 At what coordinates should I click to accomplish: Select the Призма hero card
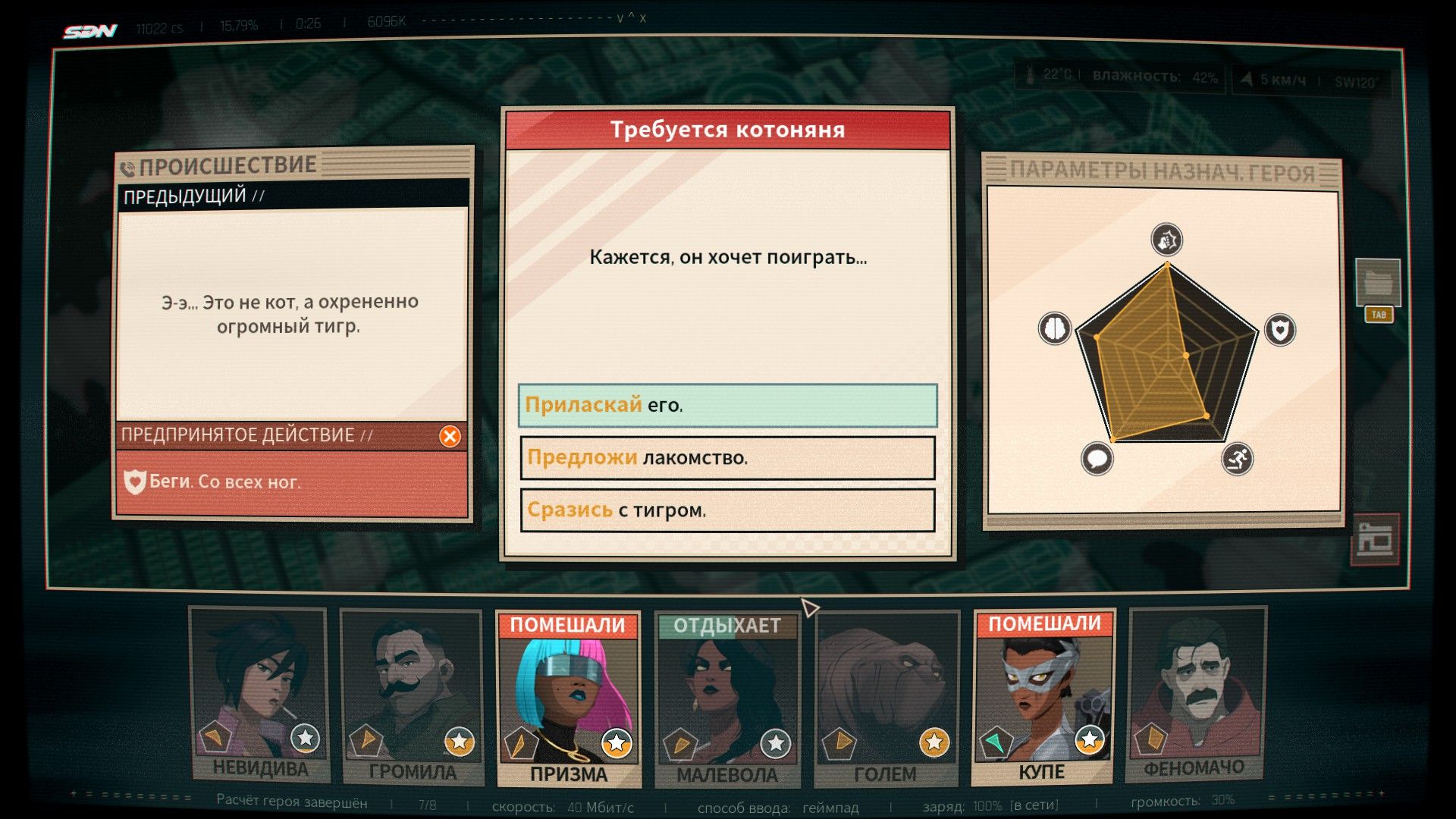(569, 699)
